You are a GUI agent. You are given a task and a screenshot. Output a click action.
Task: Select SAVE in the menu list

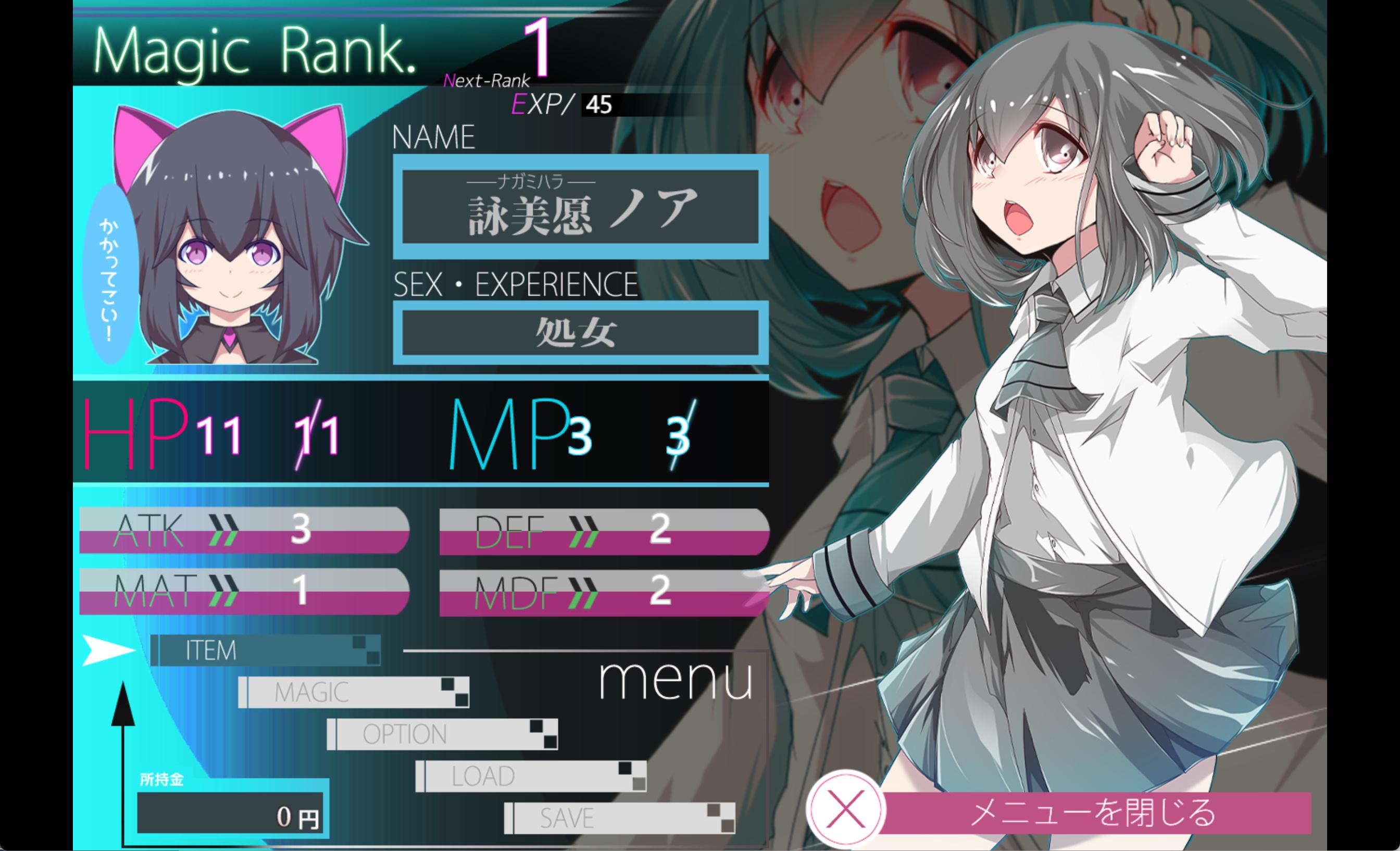619,818
